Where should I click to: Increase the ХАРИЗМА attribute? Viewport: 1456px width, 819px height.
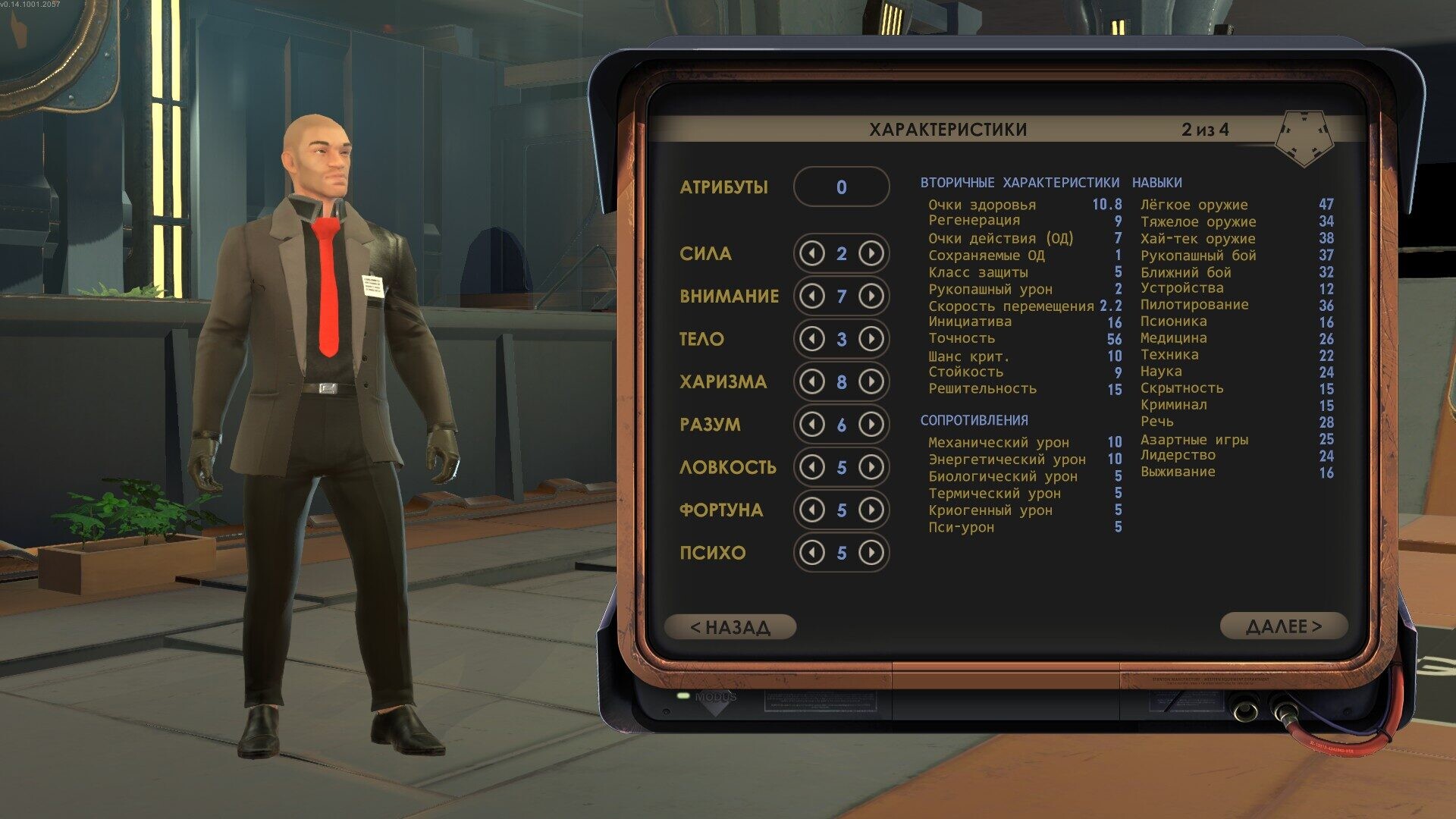pyautogui.click(x=871, y=381)
